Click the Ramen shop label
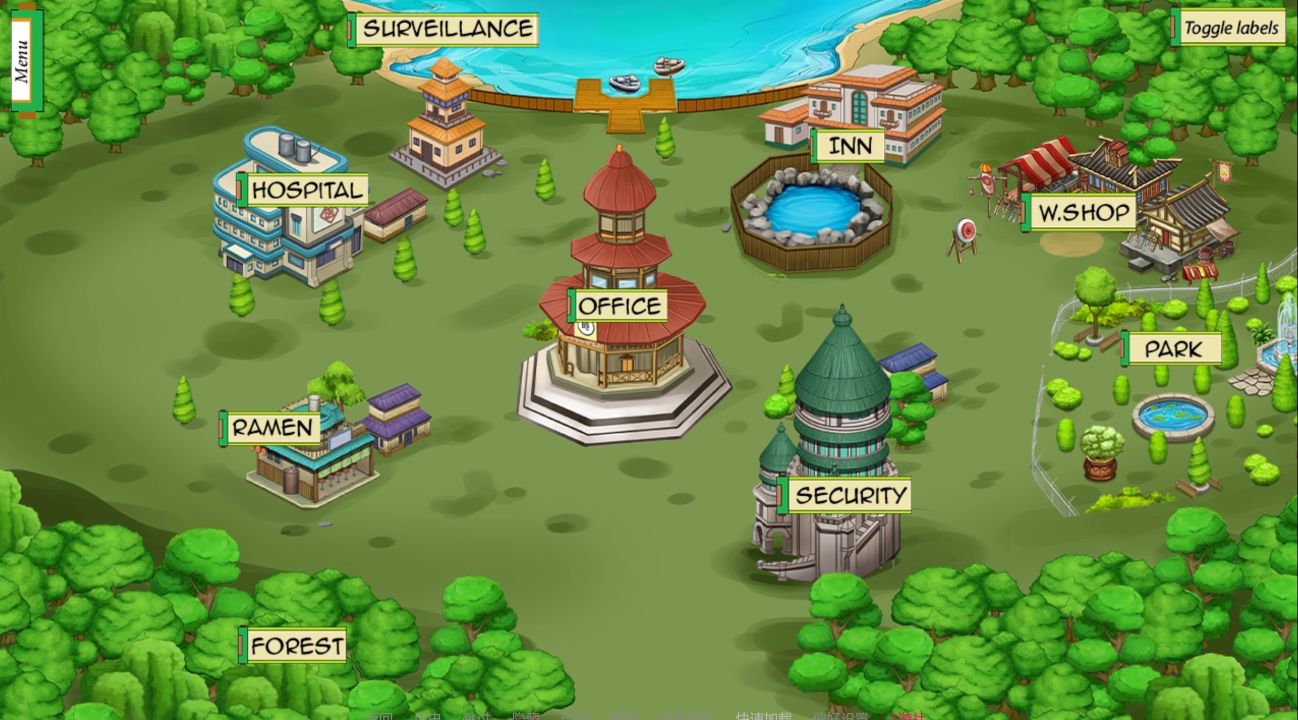Viewport: 1298px width, 720px height. click(x=272, y=428)
